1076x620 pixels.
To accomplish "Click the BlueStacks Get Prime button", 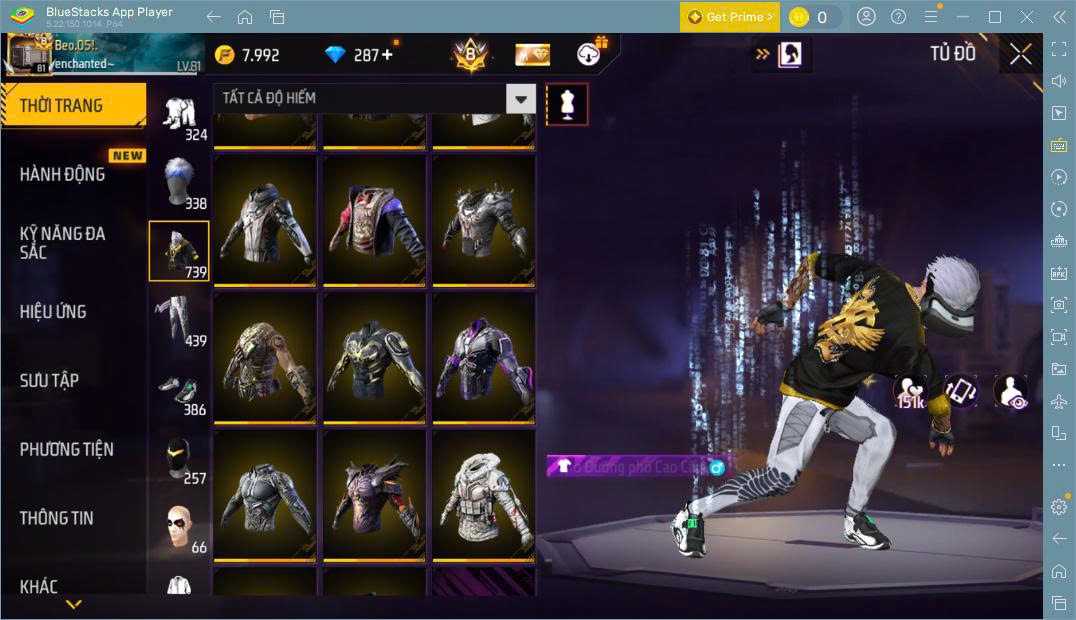I will pos(730,17).
